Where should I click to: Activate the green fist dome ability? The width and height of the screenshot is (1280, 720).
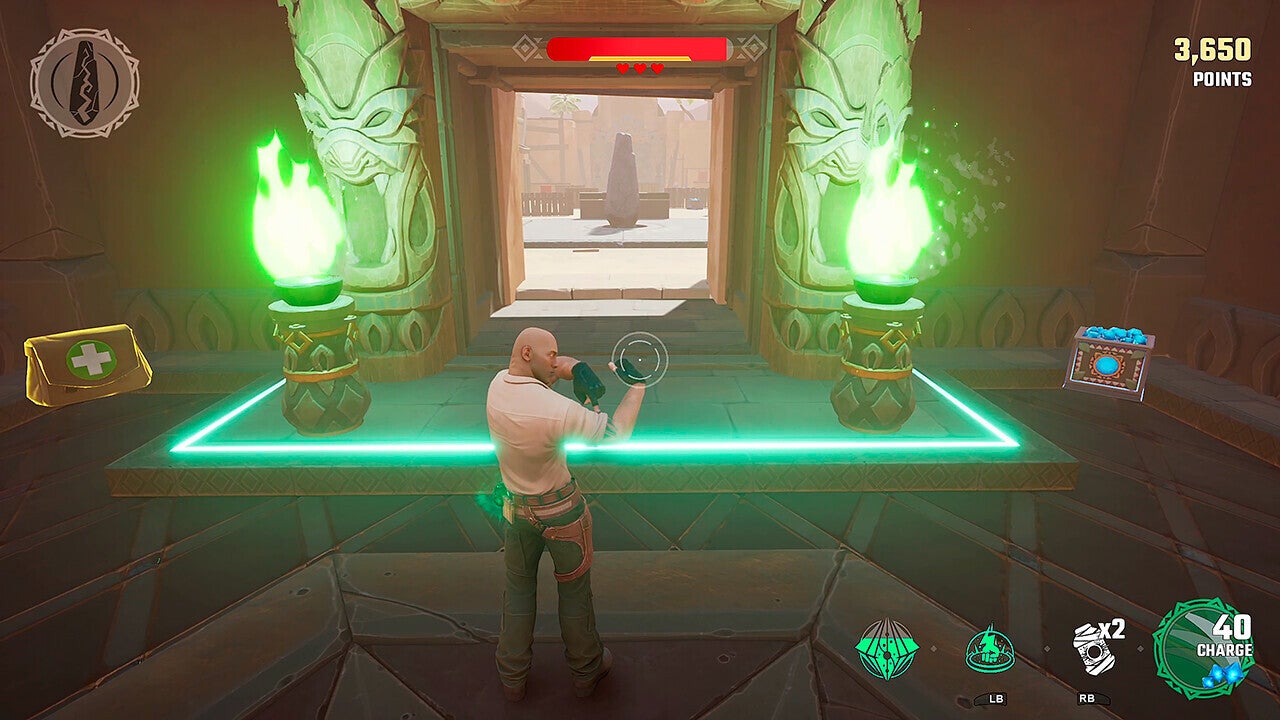pyautogui.click(x=989, y=650)
